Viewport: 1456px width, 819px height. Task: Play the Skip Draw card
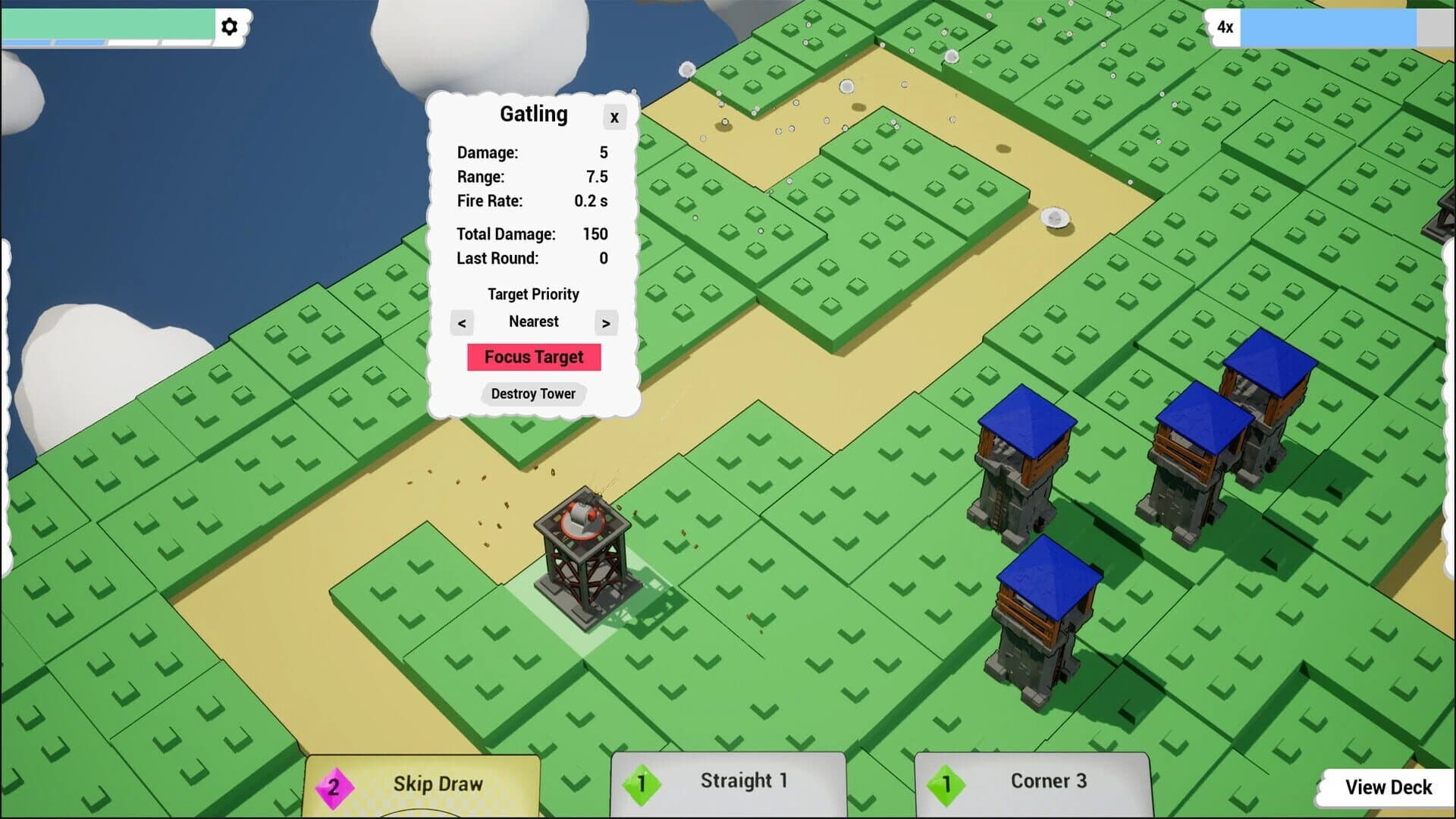(x=438, y=783)
